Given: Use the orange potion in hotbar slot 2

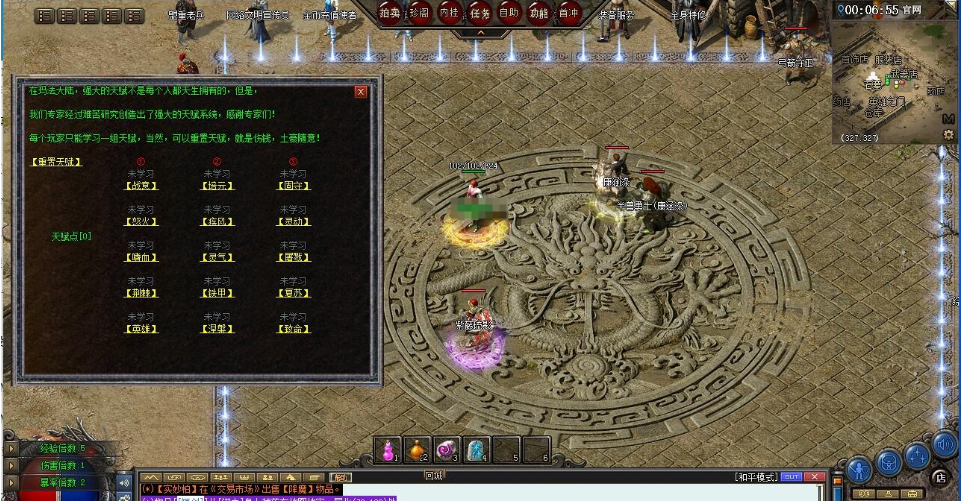Looking at the screenshot, I should (419, 450).
